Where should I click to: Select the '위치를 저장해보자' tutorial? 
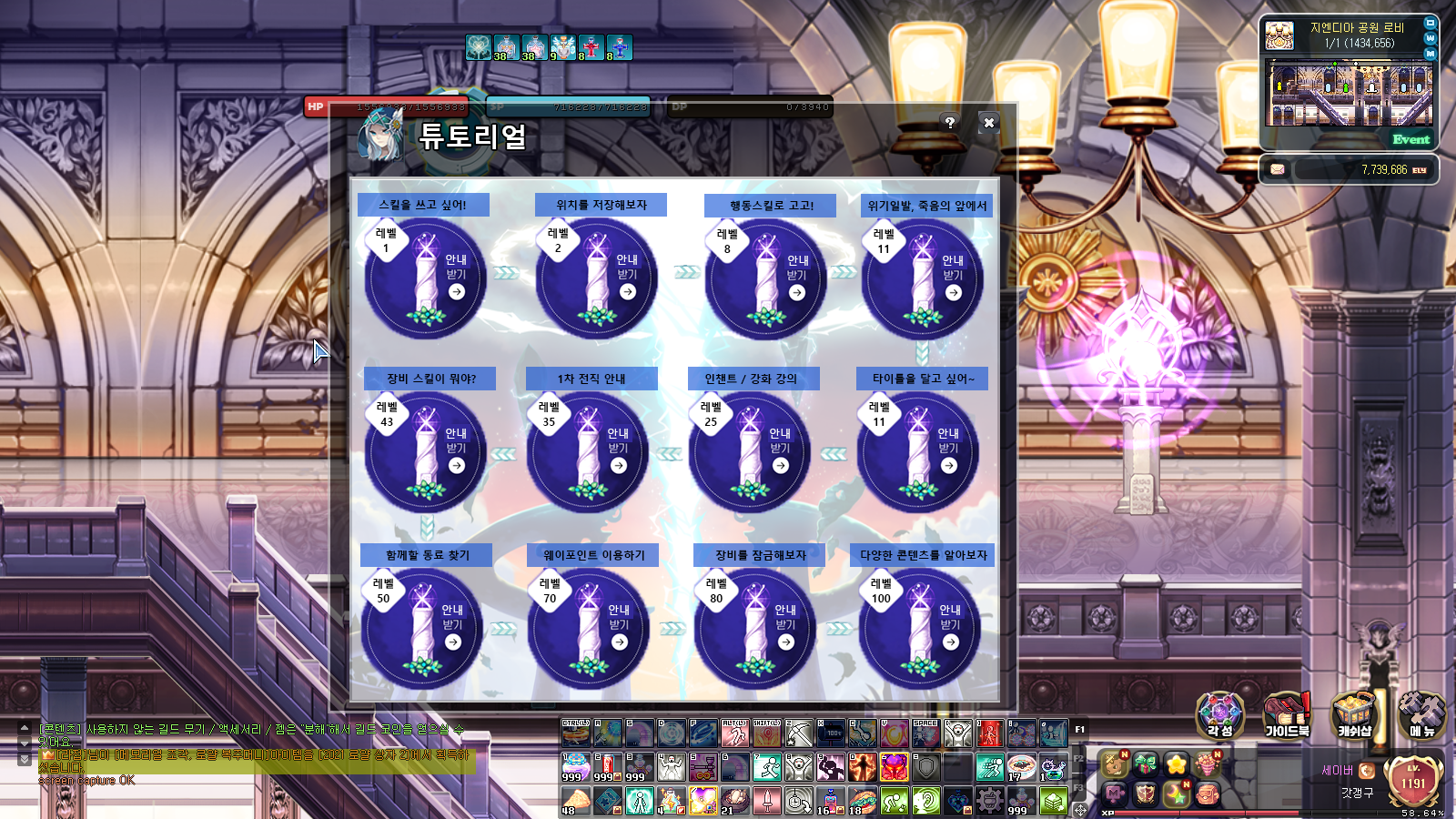627,291
